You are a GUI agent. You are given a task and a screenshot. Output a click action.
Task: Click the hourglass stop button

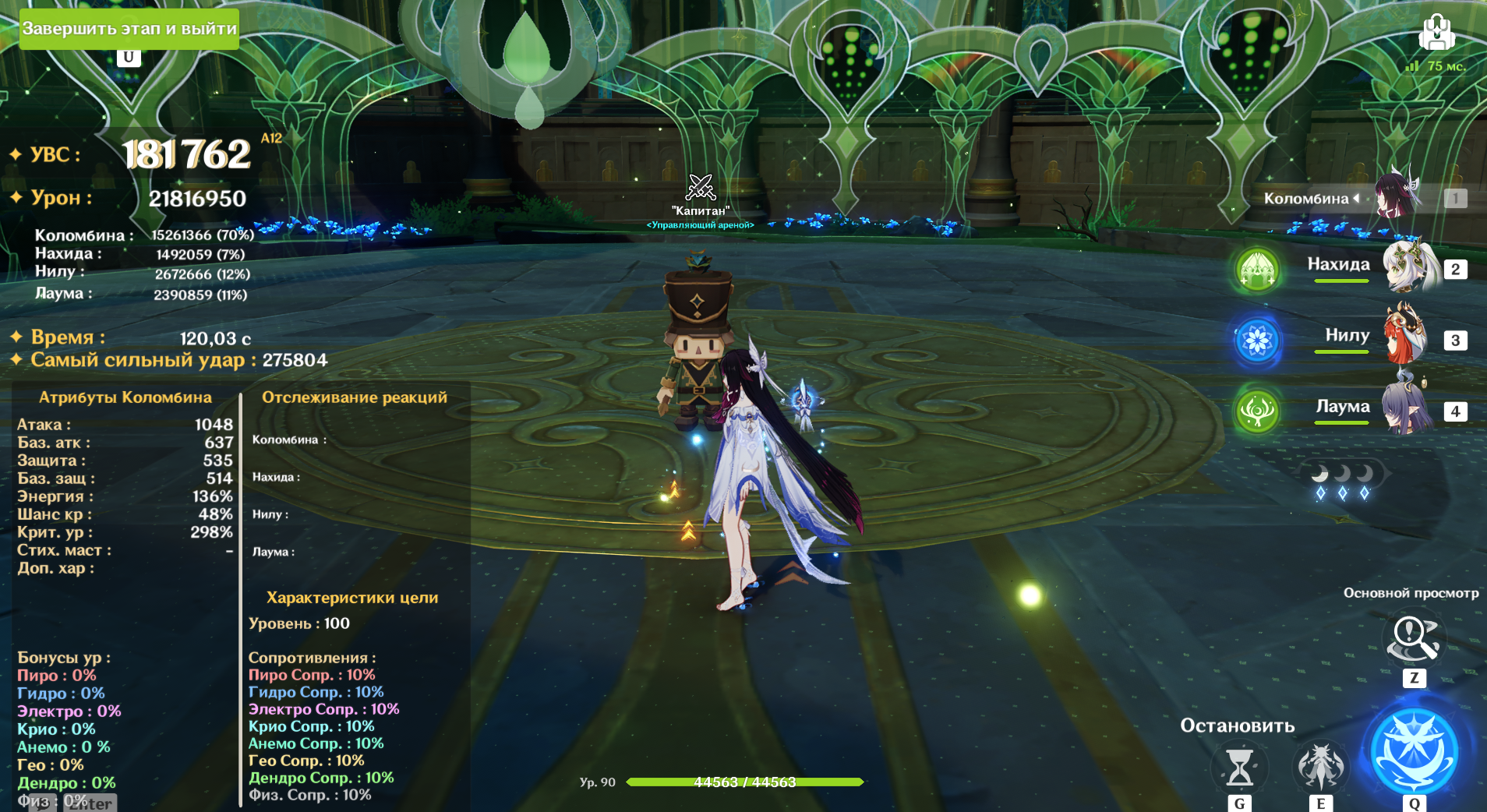tap(1239, 767)
